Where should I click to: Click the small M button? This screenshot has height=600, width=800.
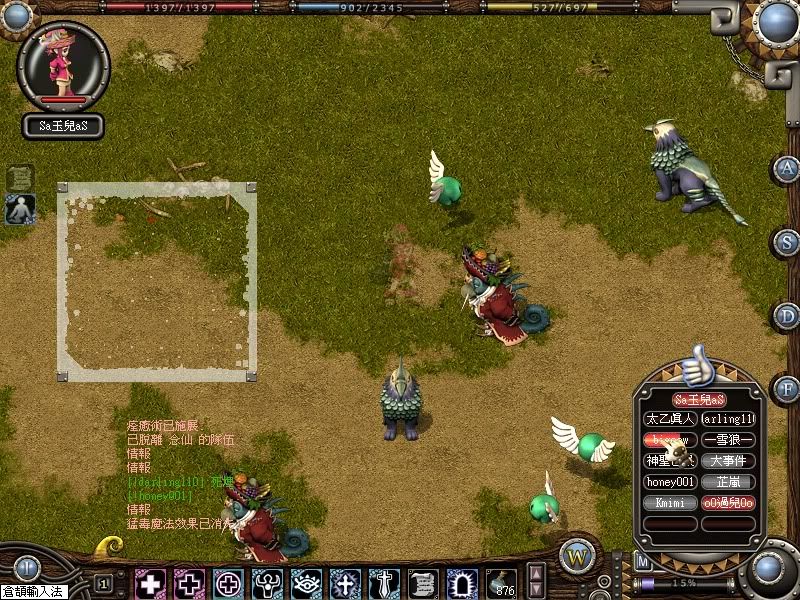[643, 563]
